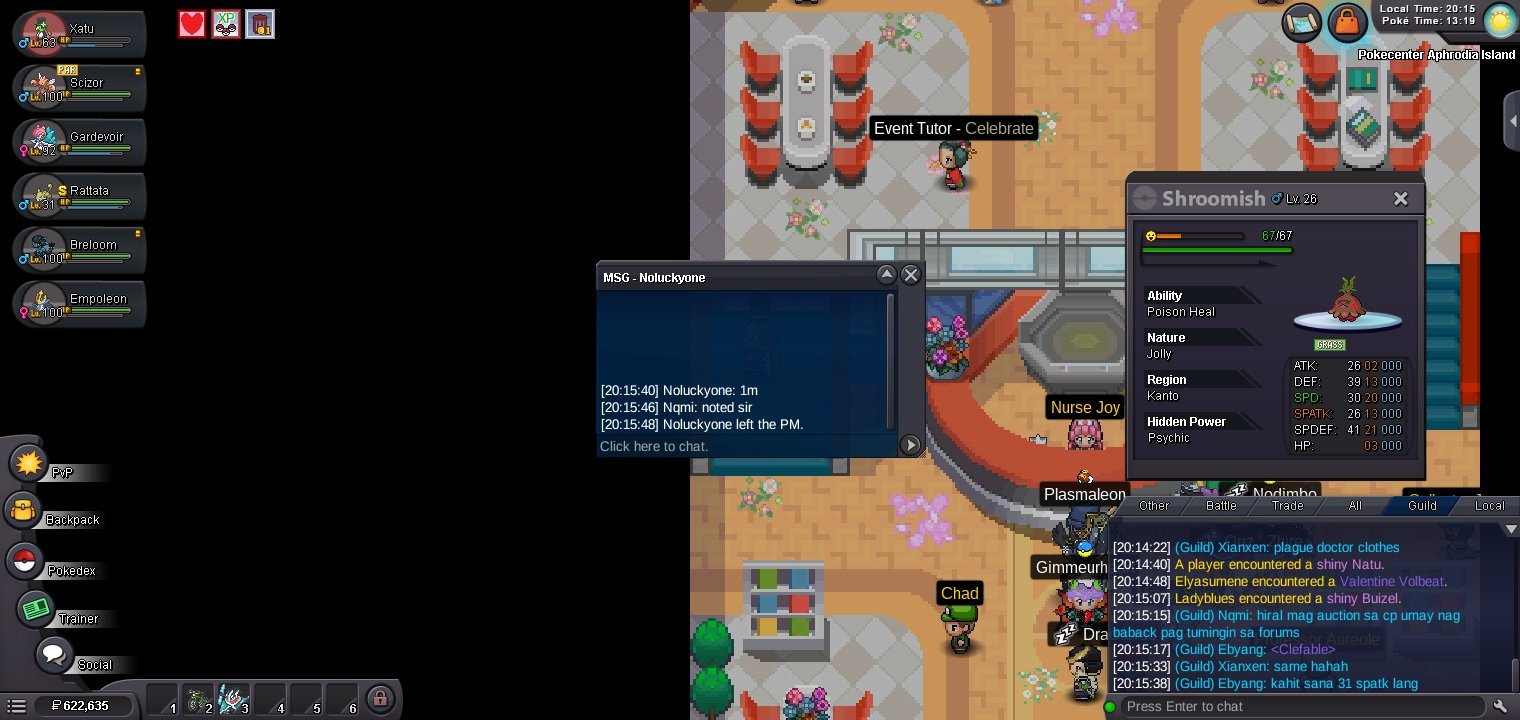The height and width of the screenshot is (720, 1520).
Task: Open the Backpack
Action: 25,511
